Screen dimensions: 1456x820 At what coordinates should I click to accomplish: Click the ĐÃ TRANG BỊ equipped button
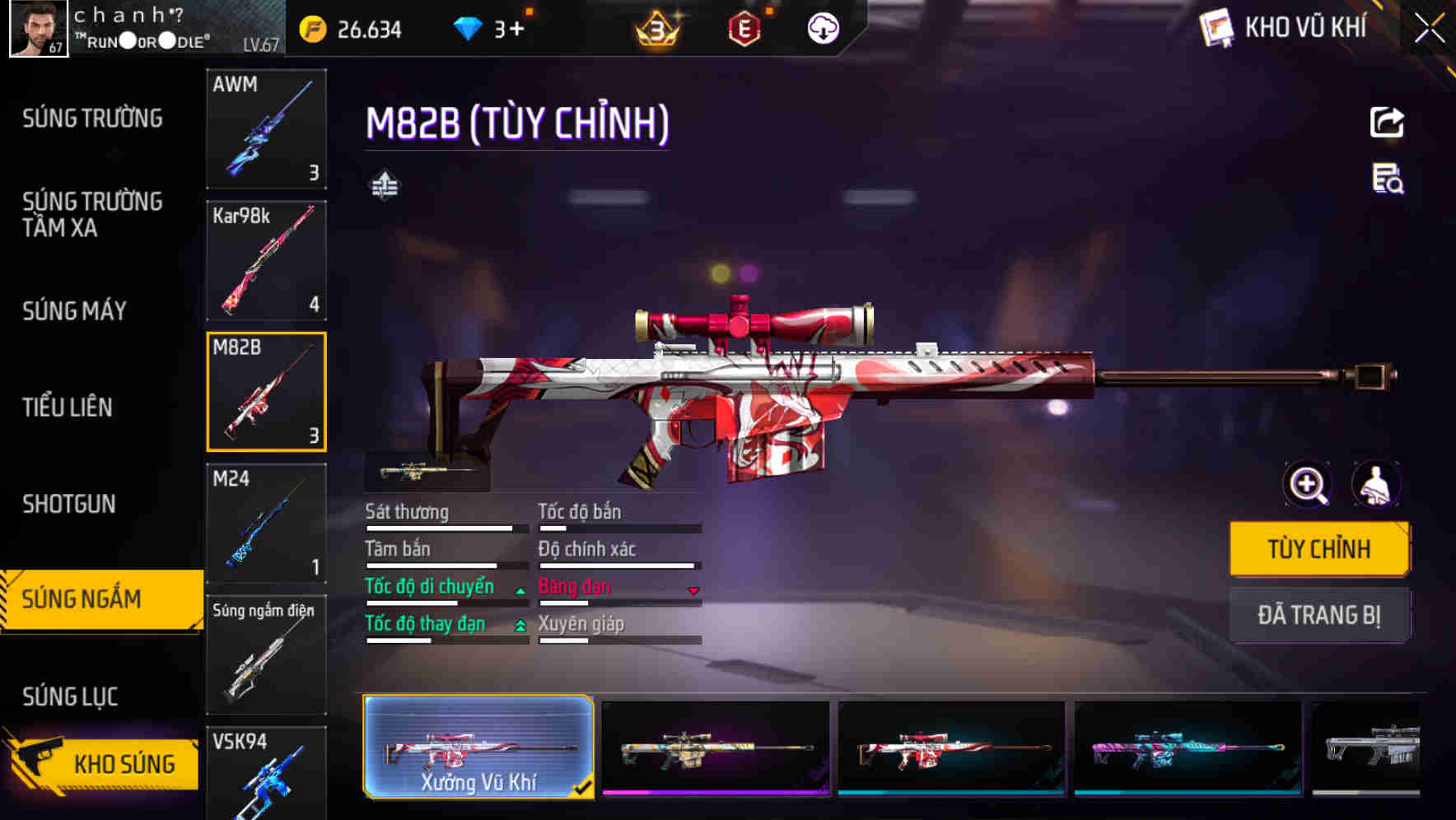click(x=1319, y=614)
